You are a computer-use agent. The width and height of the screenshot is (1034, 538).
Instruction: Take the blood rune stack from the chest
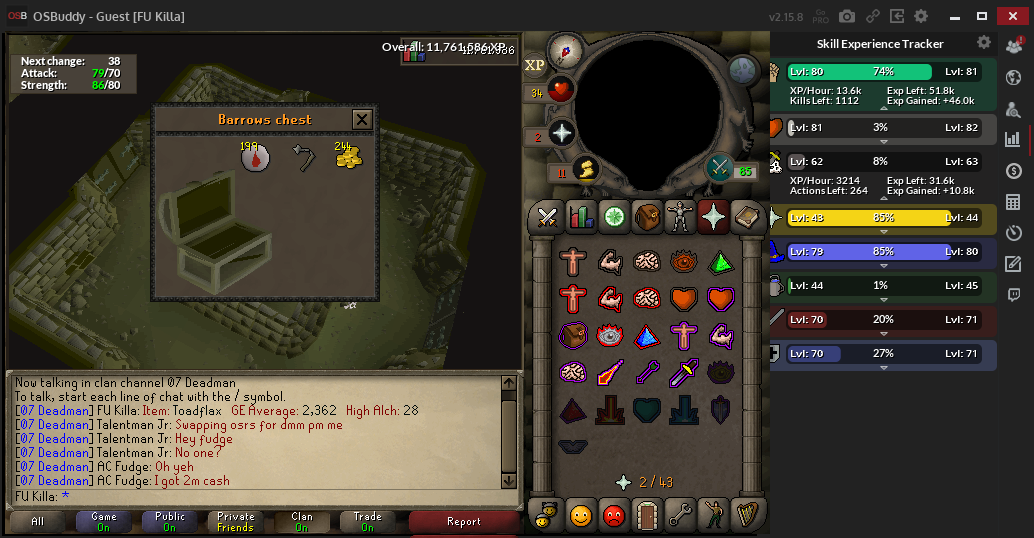tap(256, 158)
